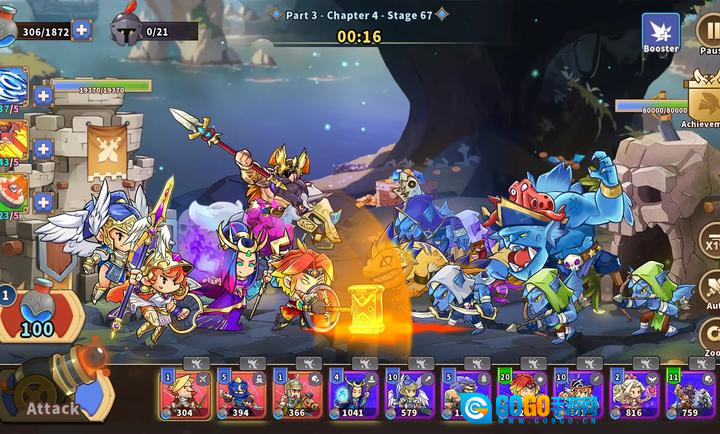Select the hero card costing 816

pyautogui.click(x=633, y=391)
